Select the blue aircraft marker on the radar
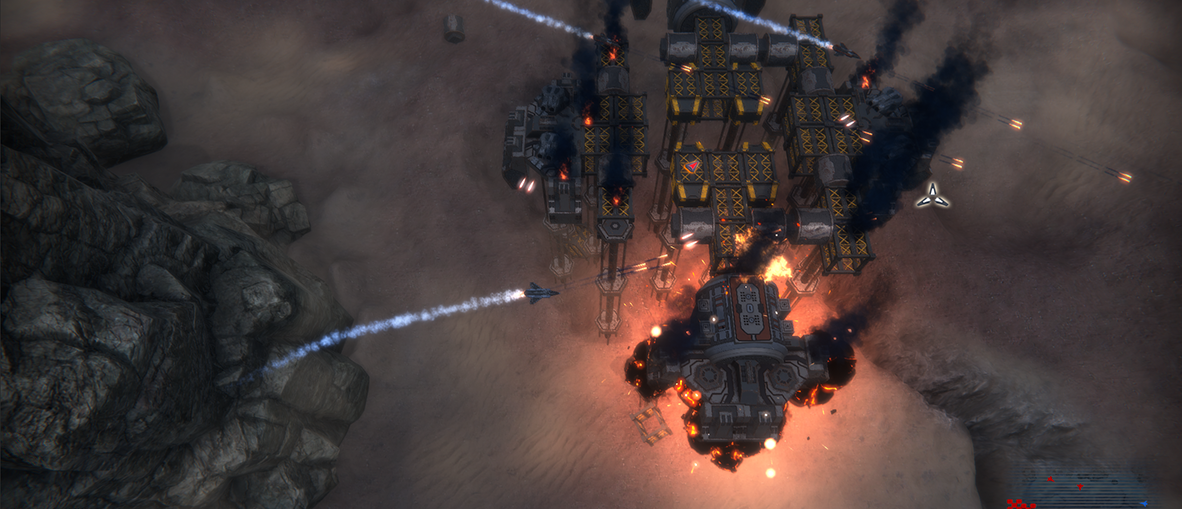This screenshot has height=509, width=1182. [x=1144, y=503]
